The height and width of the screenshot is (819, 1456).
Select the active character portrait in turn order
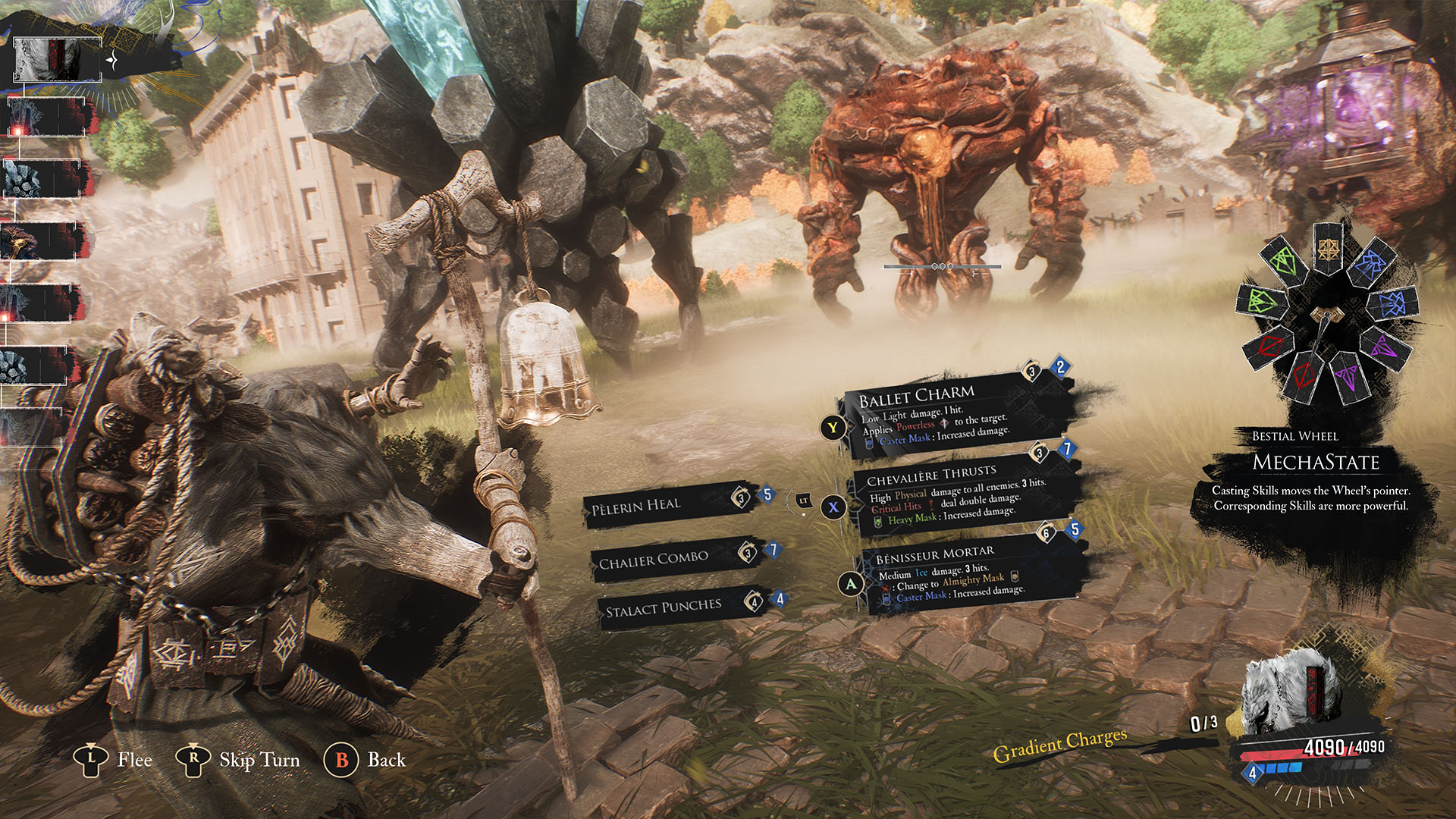57,59
